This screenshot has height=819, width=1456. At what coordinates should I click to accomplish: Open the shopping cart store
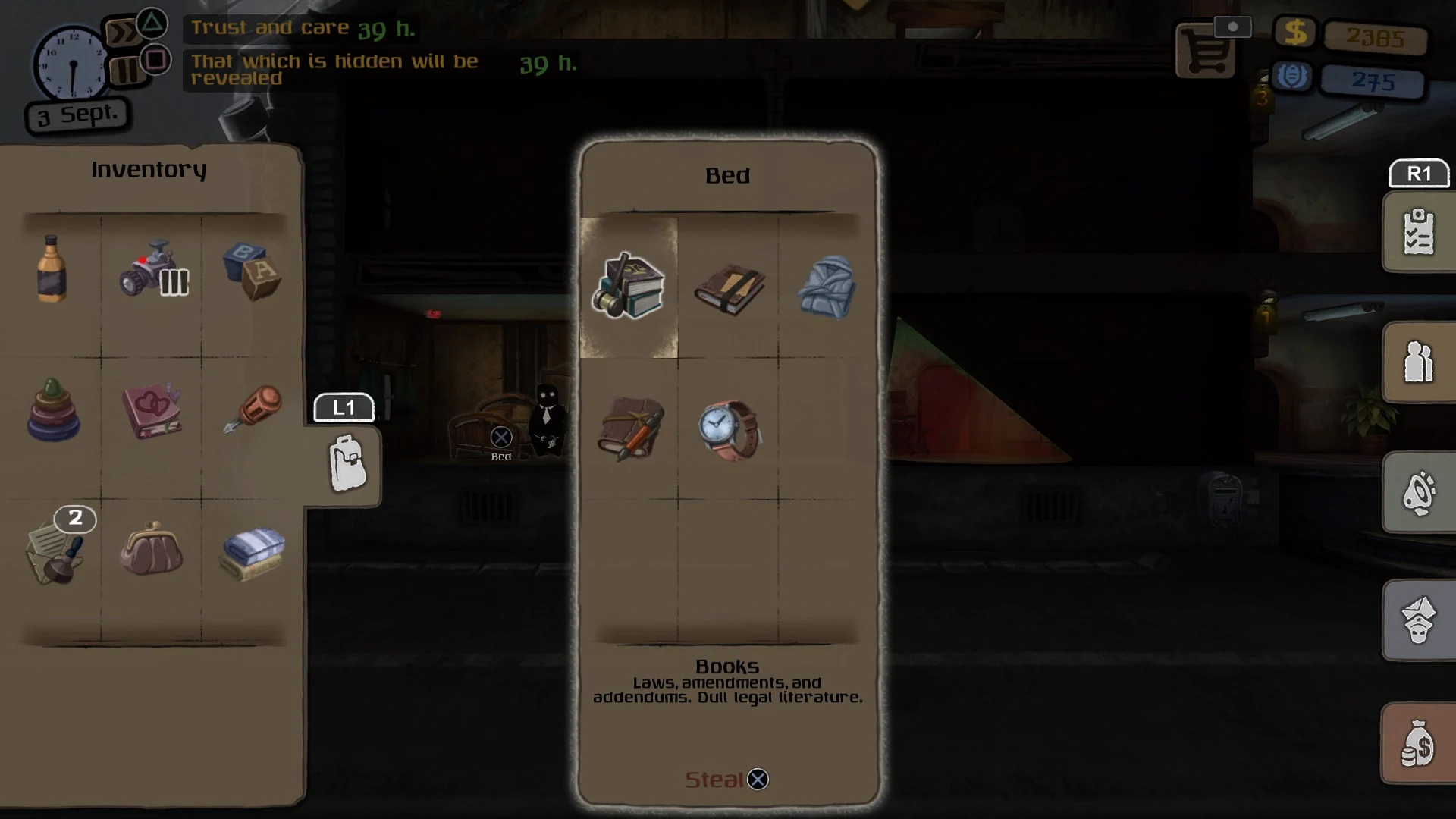pos(1206,53)
